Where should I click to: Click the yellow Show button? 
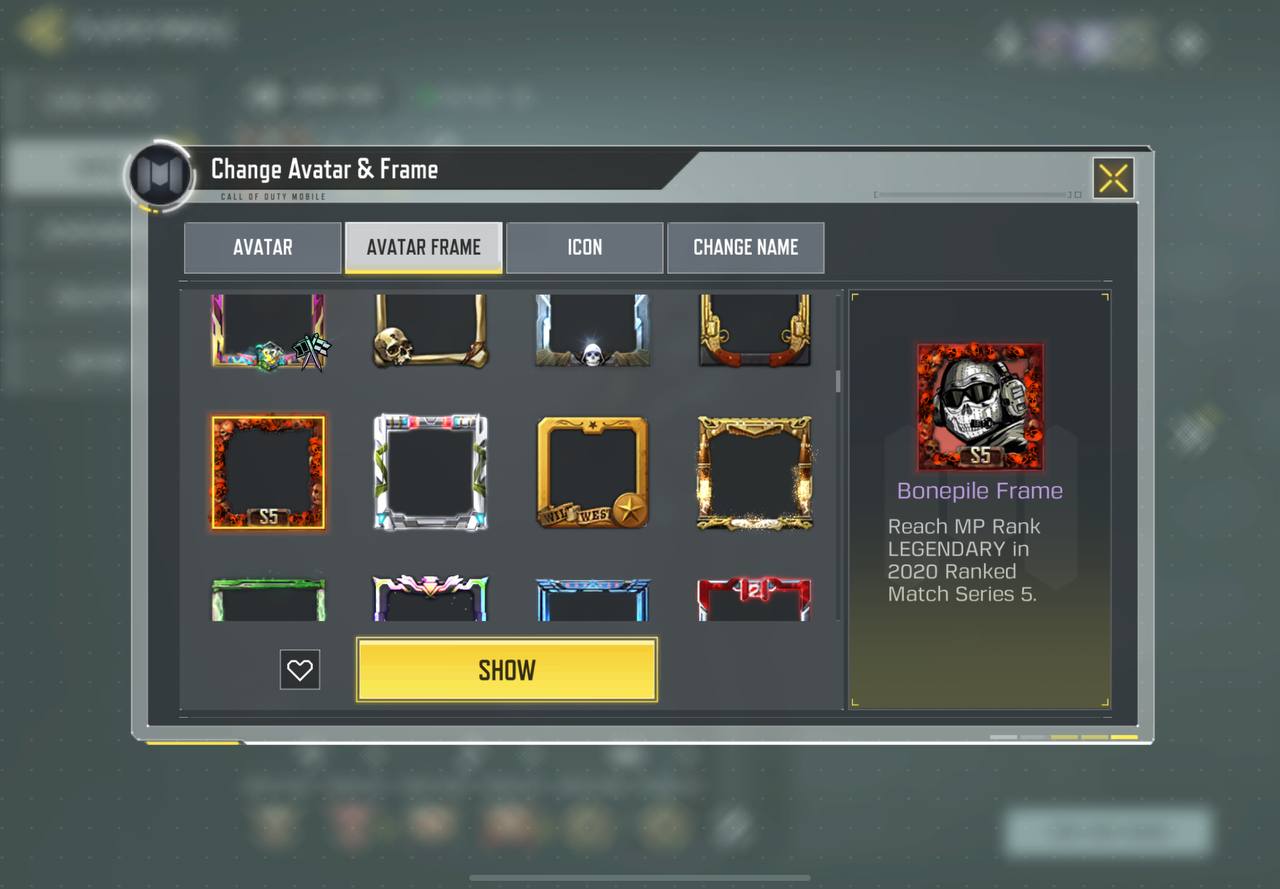point(506,669)
